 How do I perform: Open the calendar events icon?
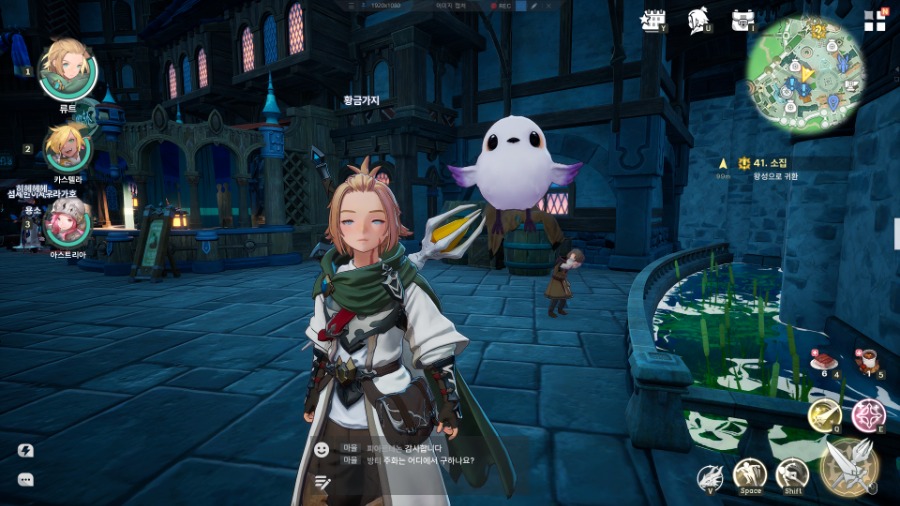tap(656, 19)
